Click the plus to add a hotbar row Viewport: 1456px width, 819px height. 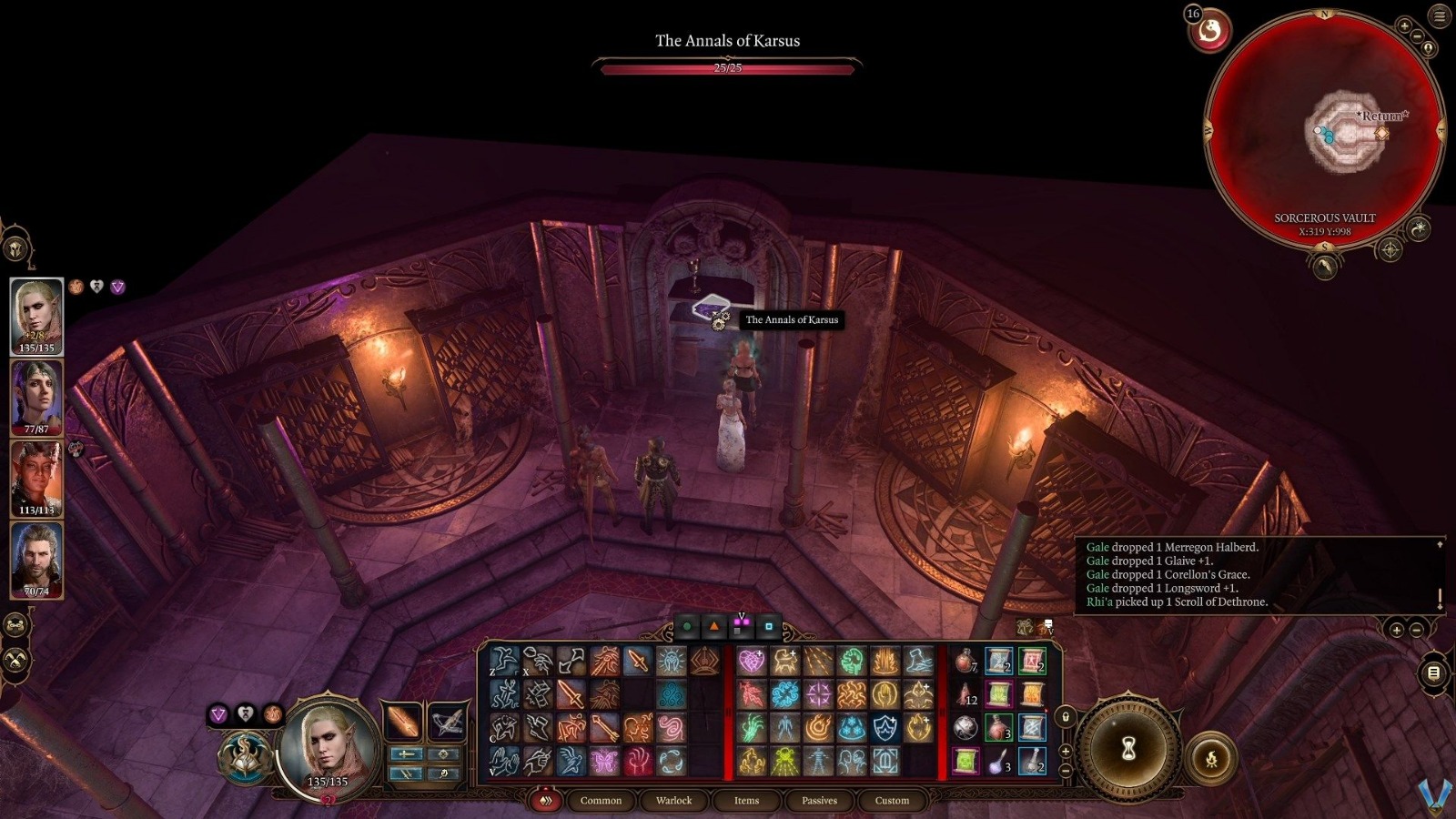click(x=1065, y=751)
